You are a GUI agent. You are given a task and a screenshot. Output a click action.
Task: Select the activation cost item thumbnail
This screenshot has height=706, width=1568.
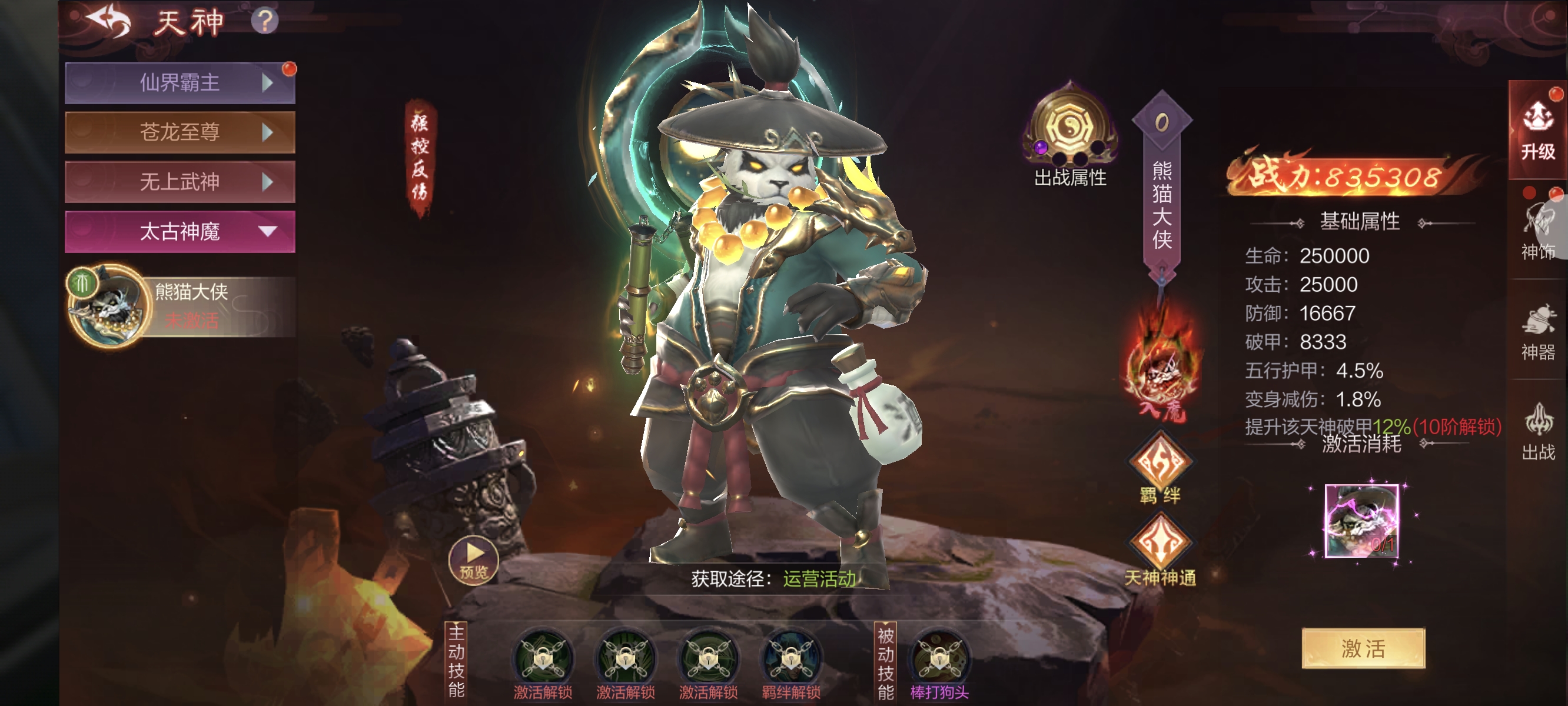1361,521
